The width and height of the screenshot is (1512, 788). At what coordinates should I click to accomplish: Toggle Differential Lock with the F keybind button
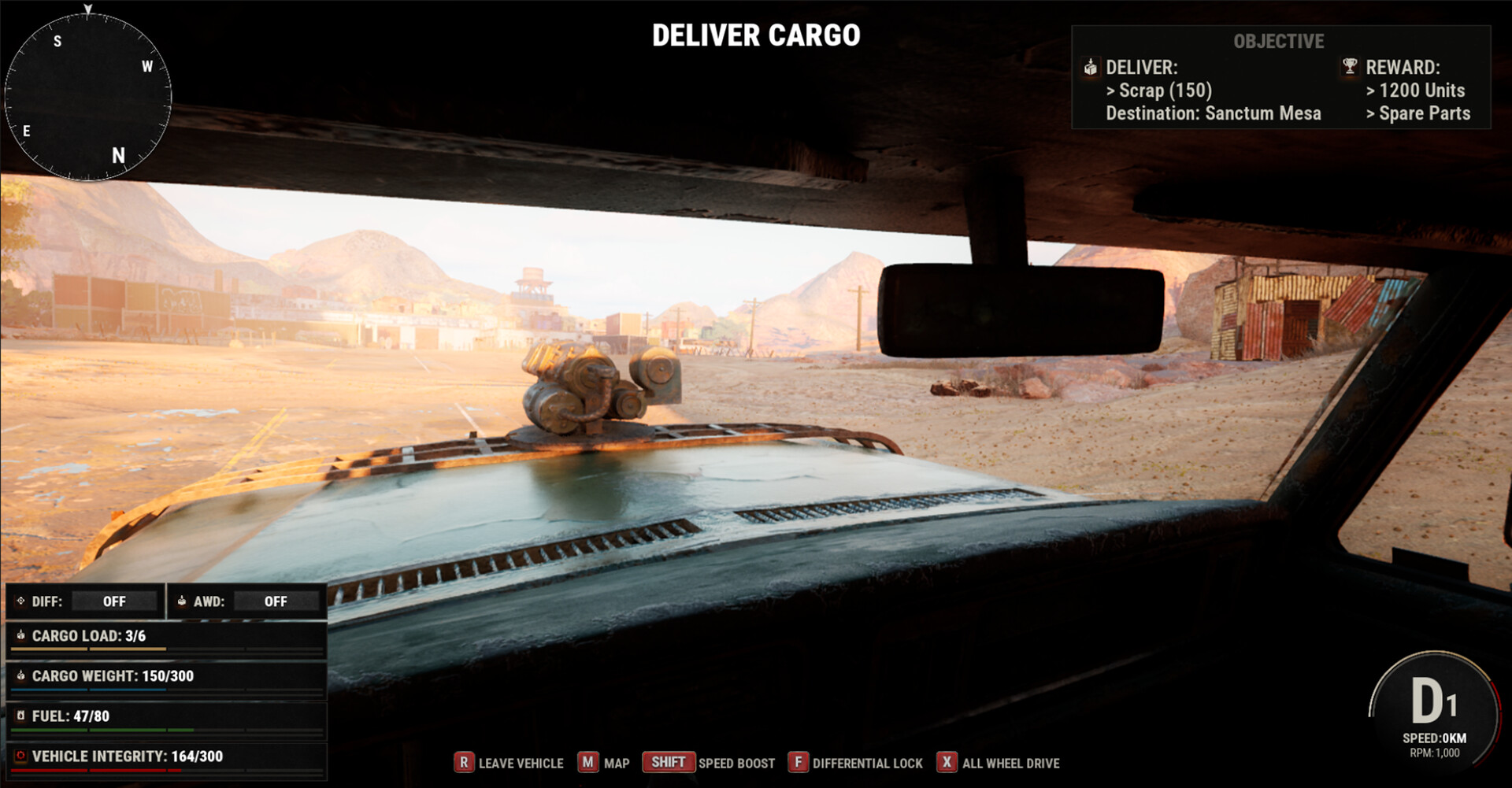(800, 763)
